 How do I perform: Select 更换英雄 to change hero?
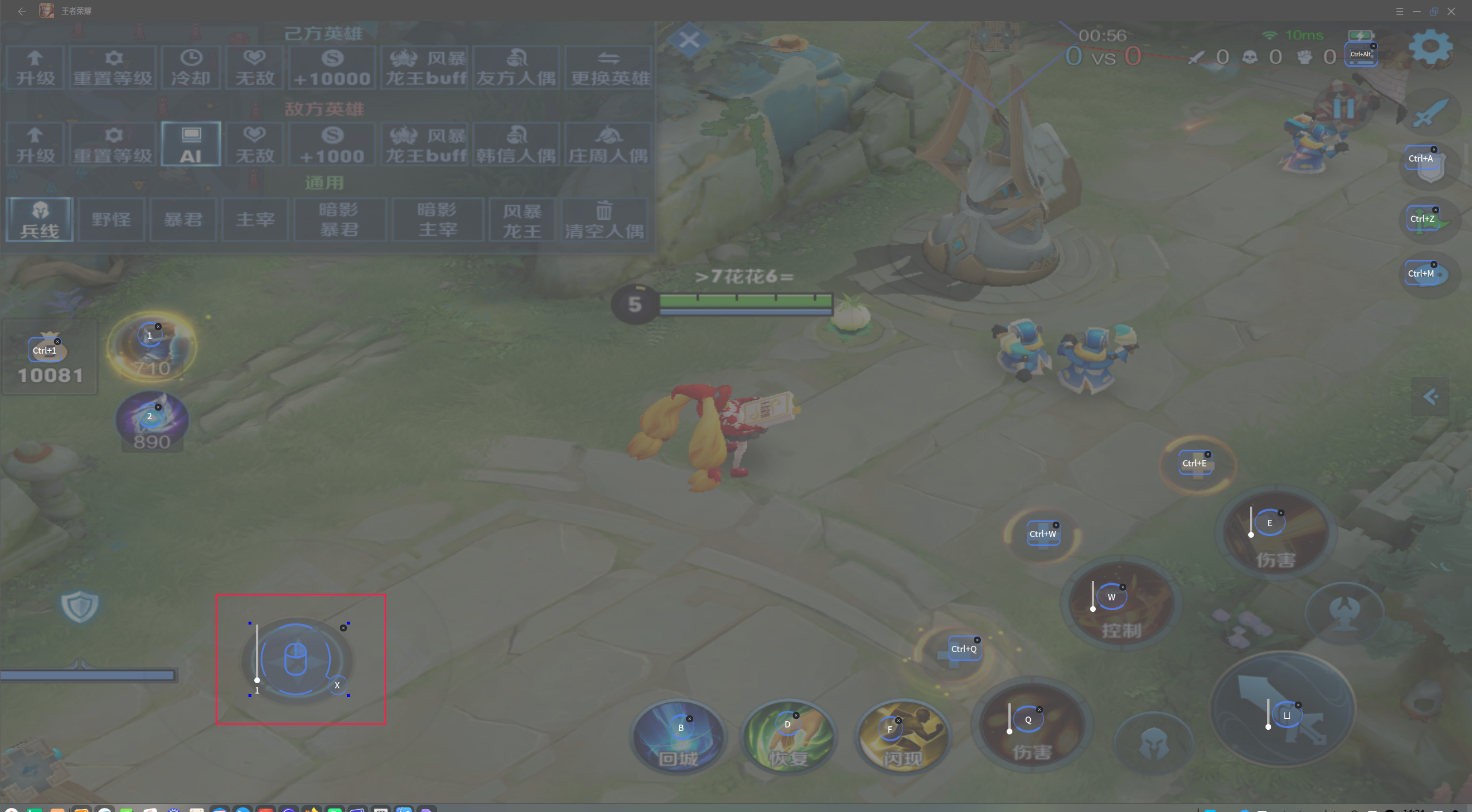tap(609, 67)
